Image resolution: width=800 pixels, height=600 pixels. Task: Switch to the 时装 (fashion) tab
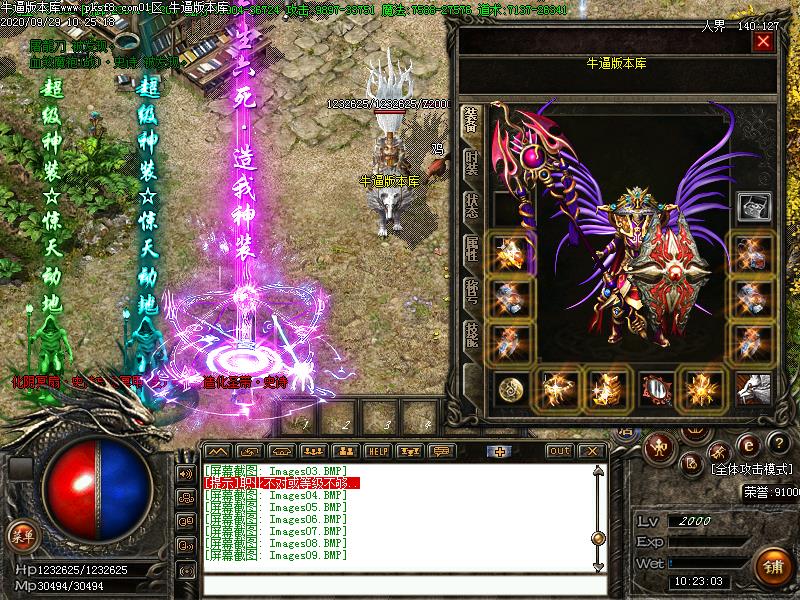[x=472, y=165]
